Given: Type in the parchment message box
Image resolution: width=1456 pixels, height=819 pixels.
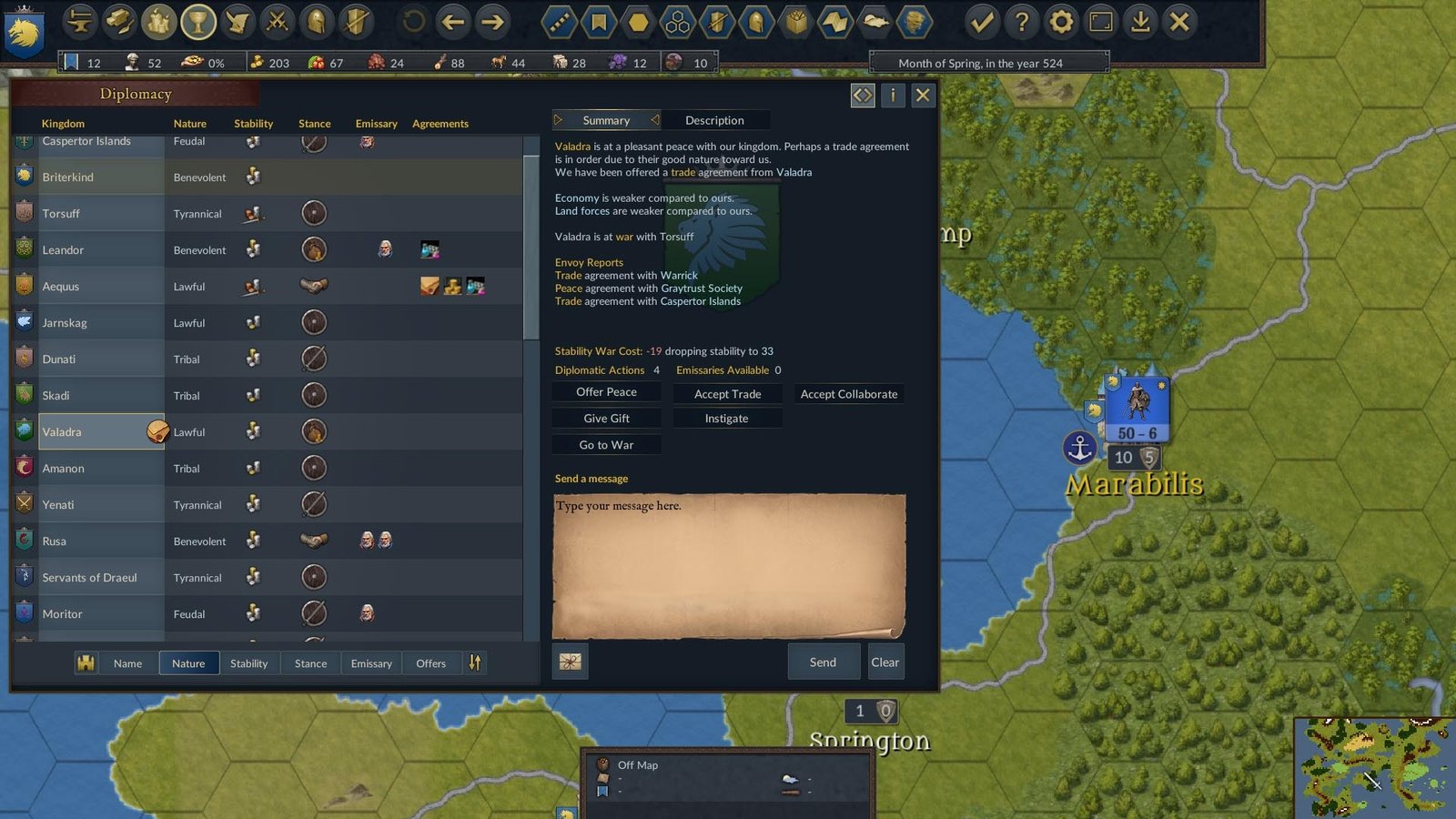Looking at the screenshot, I should [x=728, y=564].
